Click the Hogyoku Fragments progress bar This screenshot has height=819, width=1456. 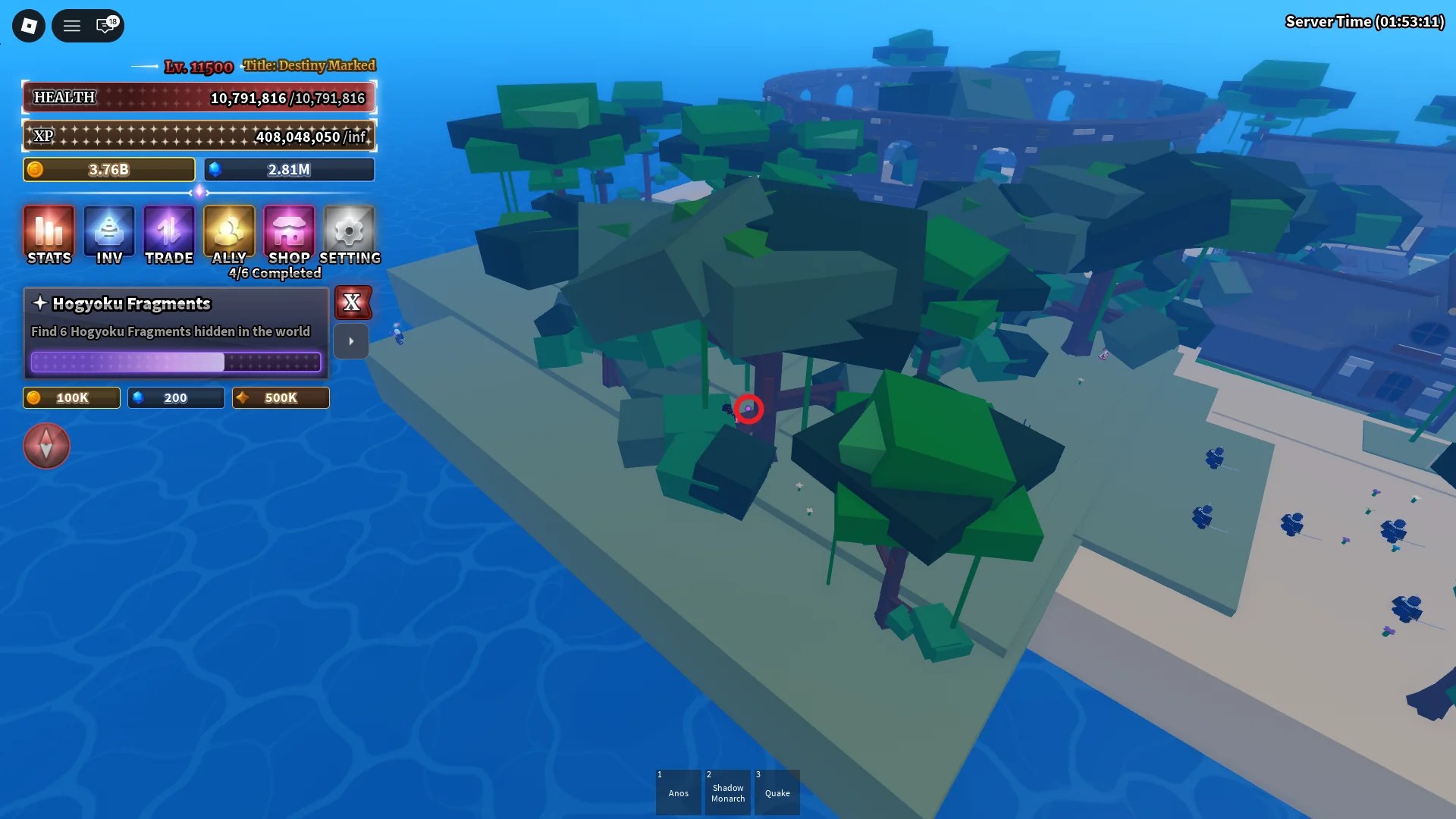coord(176,362)
